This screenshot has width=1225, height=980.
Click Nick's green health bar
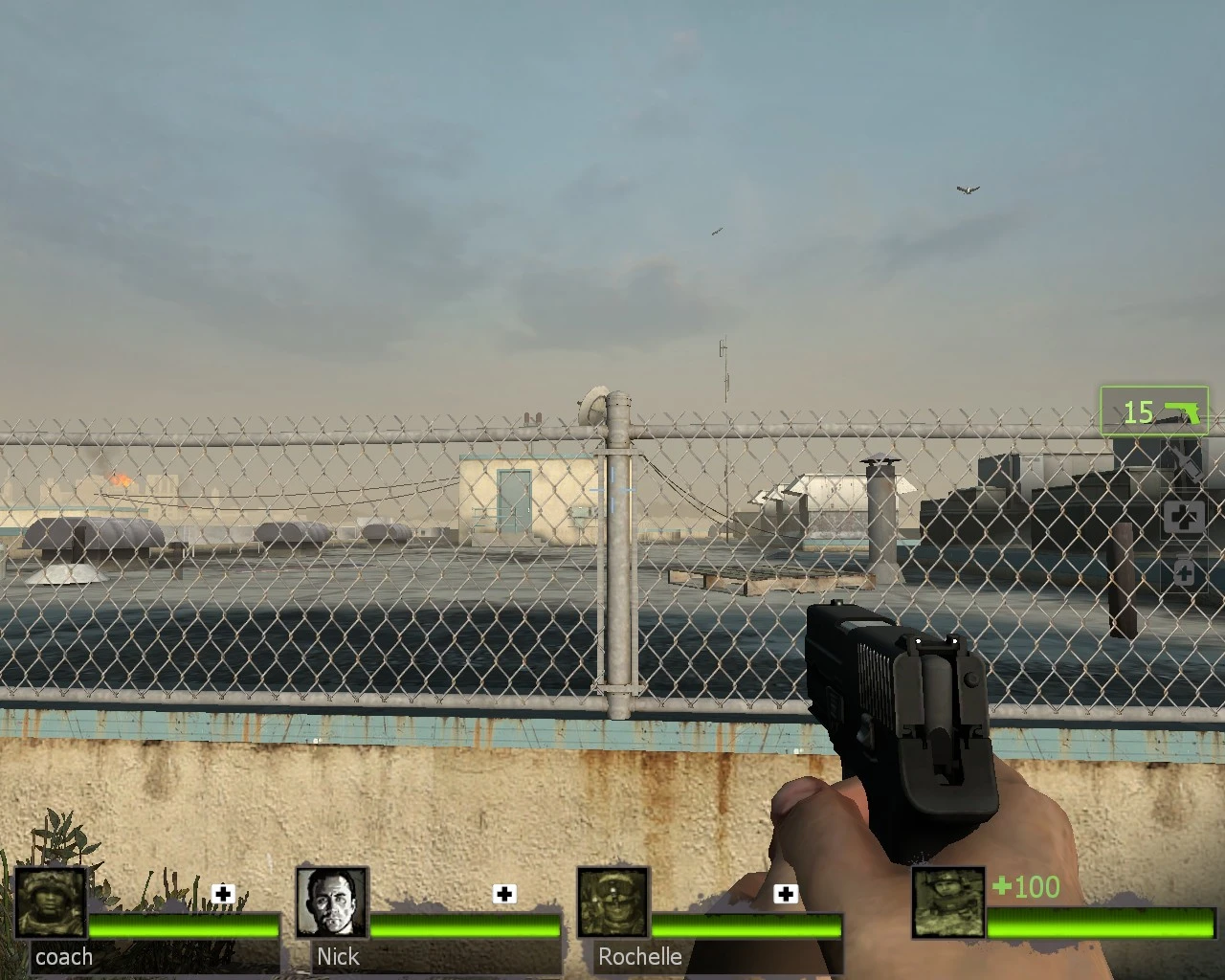(464, 925)
